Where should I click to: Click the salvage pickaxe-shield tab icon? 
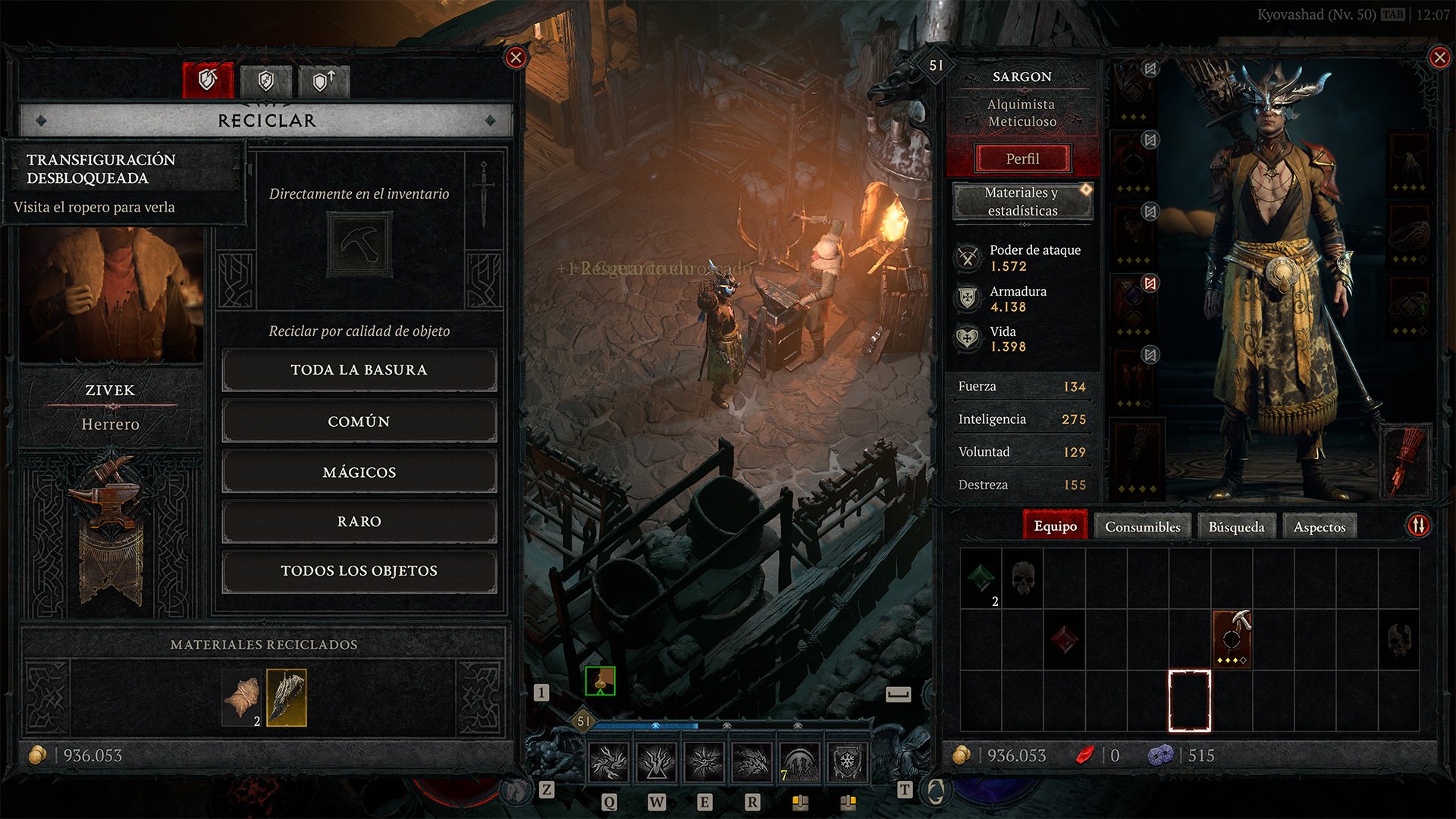tap(209, 80)
